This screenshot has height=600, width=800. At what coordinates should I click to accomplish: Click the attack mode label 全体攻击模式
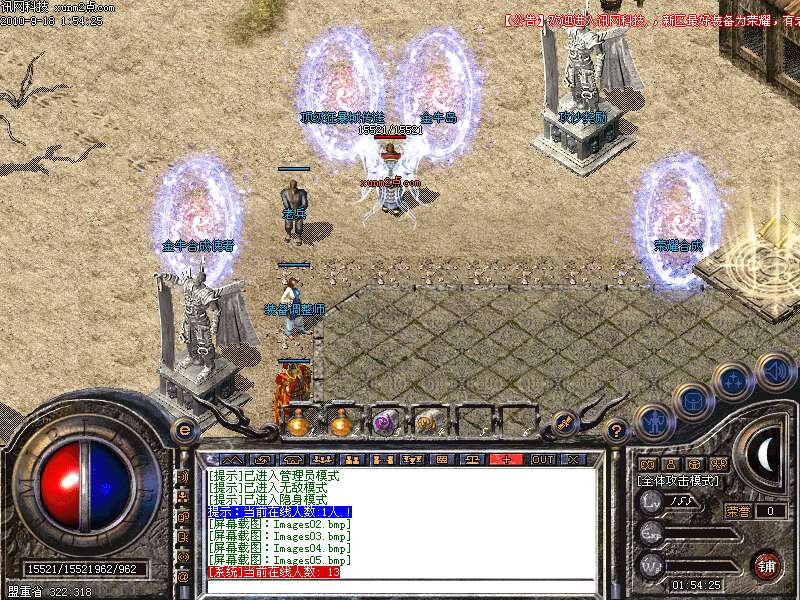tap(679, 481)
